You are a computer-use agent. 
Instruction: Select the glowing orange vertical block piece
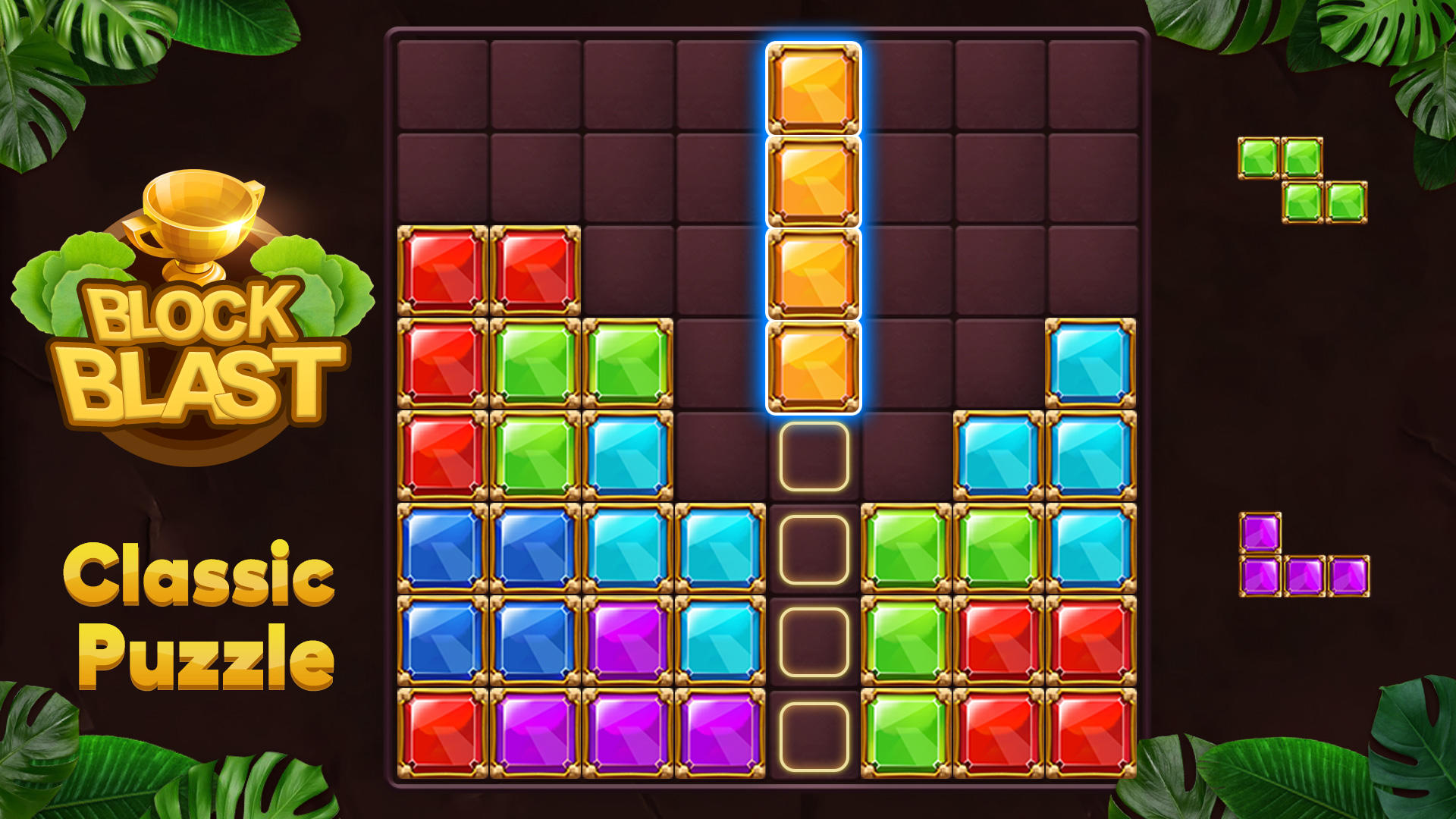[x=814, y=227]
